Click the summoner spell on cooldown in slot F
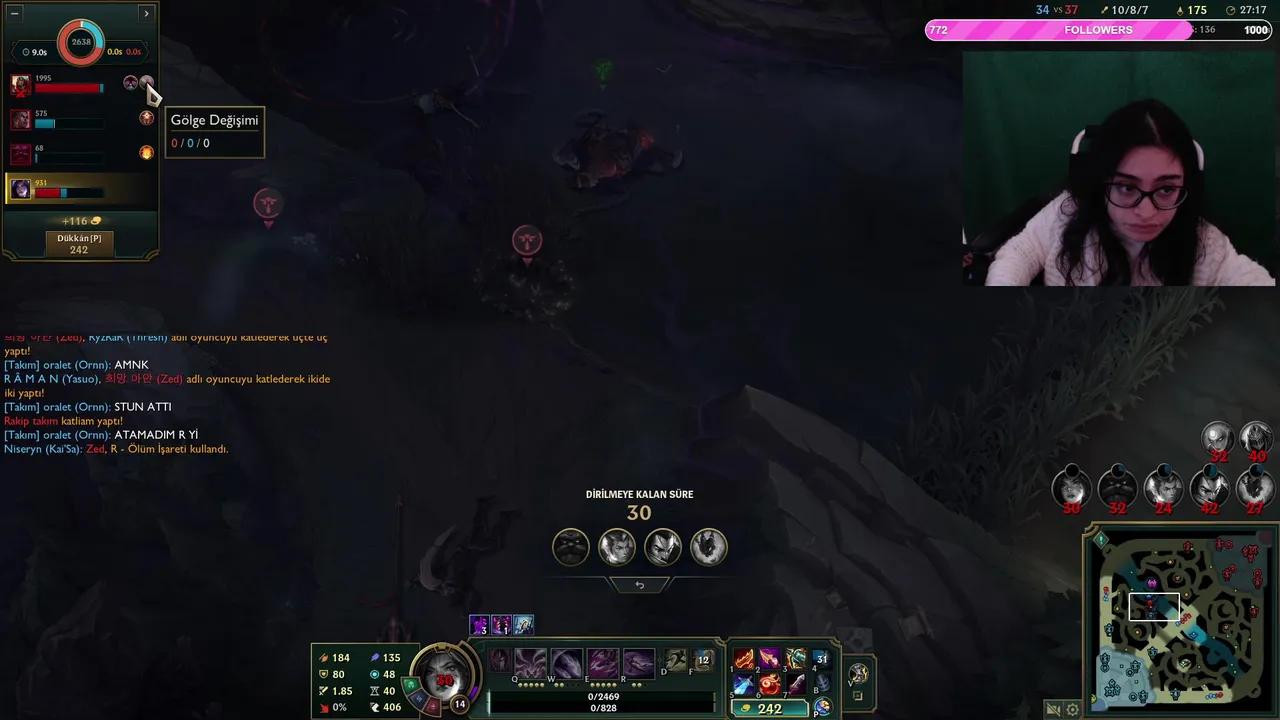 pos(701,660)
